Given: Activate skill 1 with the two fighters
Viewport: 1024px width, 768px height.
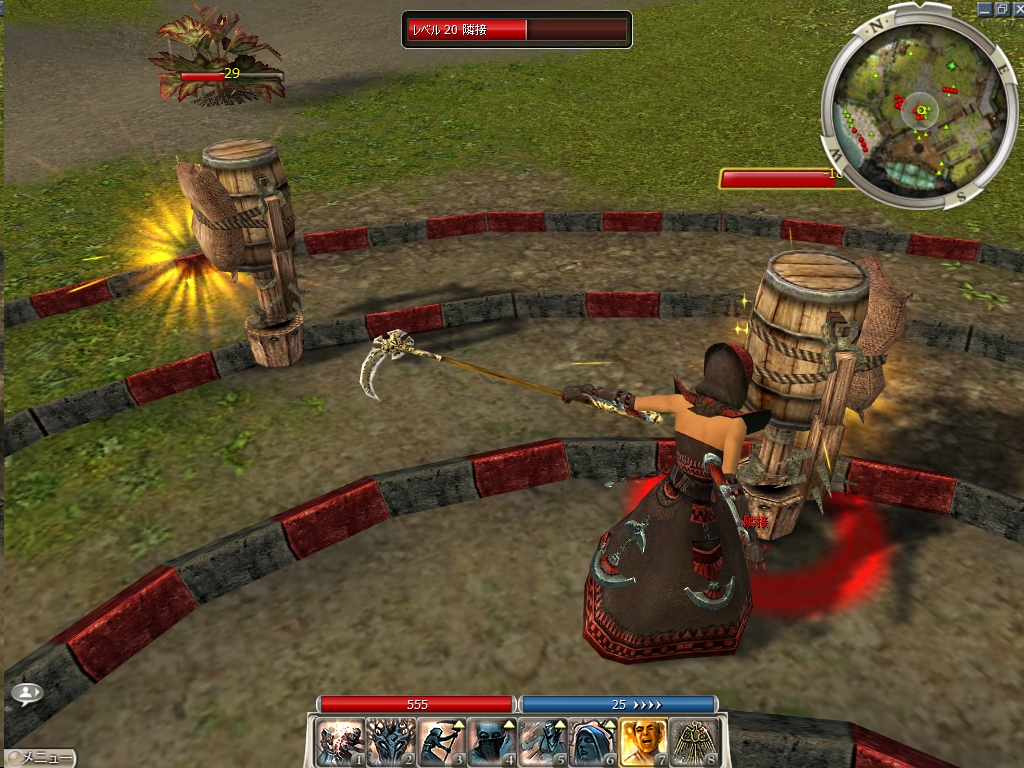Looking at the screenshot, I should point(340,743).
